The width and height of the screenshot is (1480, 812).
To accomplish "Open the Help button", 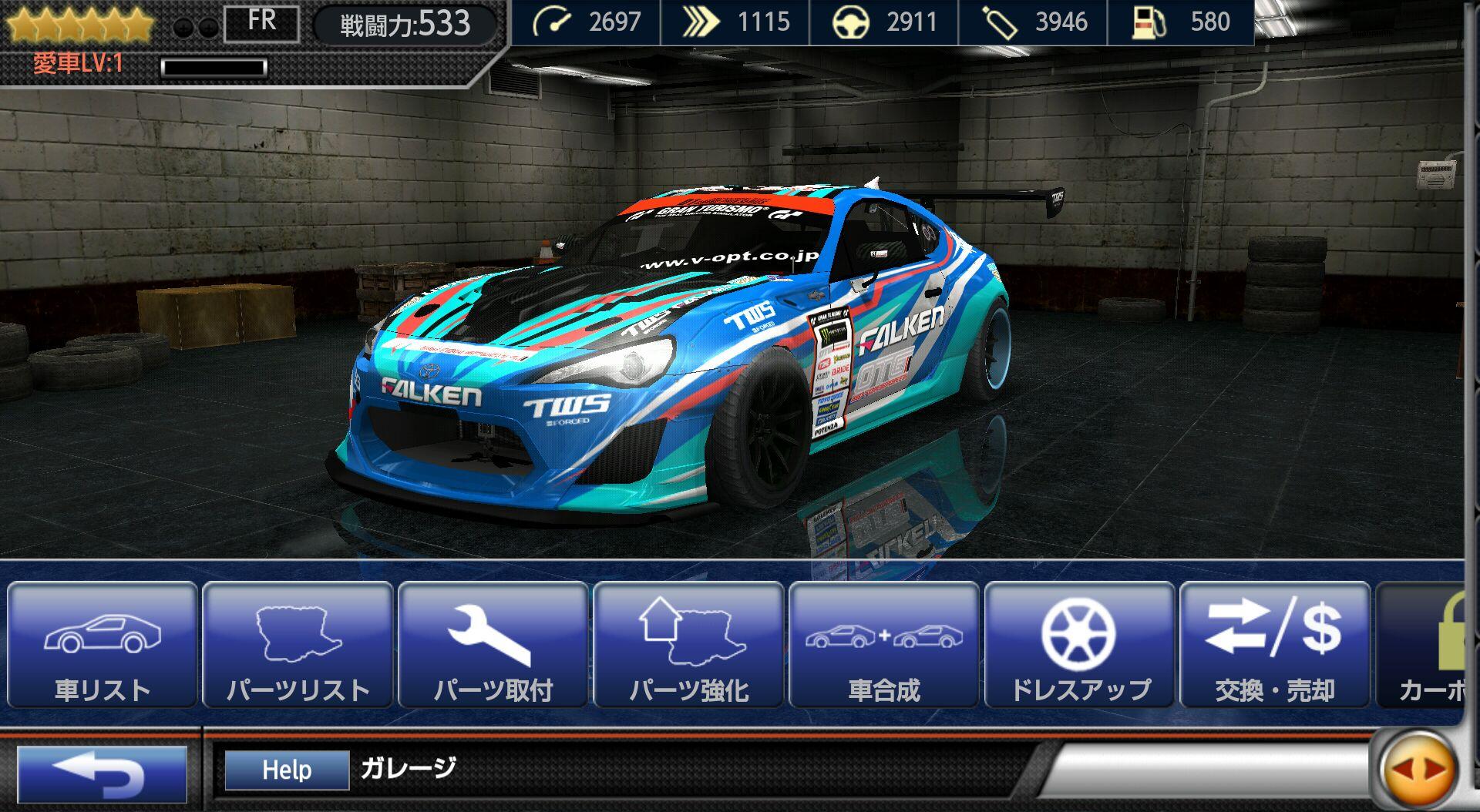I will [x=287, y=770].
